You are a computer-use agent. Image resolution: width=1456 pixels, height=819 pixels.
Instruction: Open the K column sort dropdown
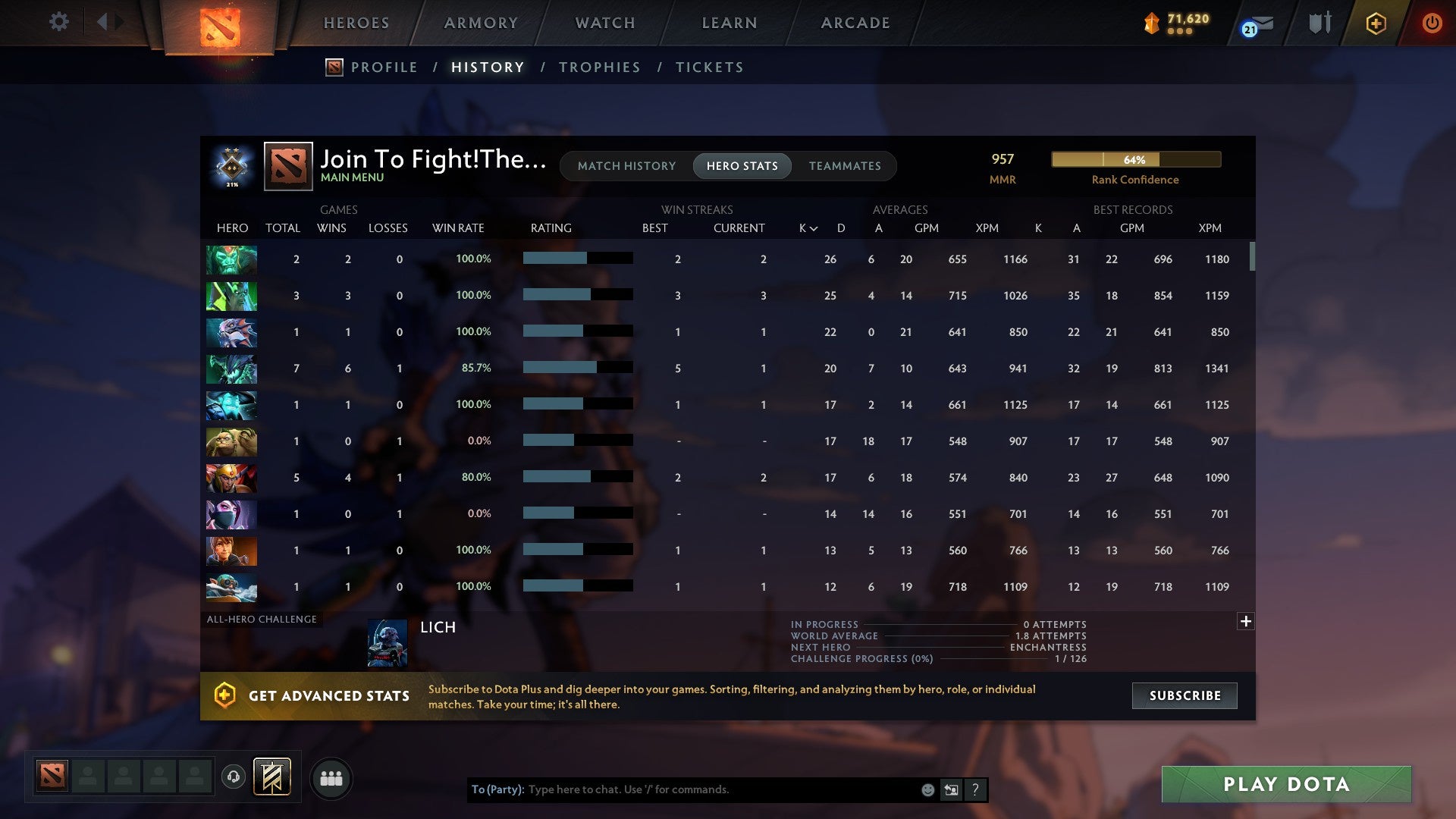[806, 227]
